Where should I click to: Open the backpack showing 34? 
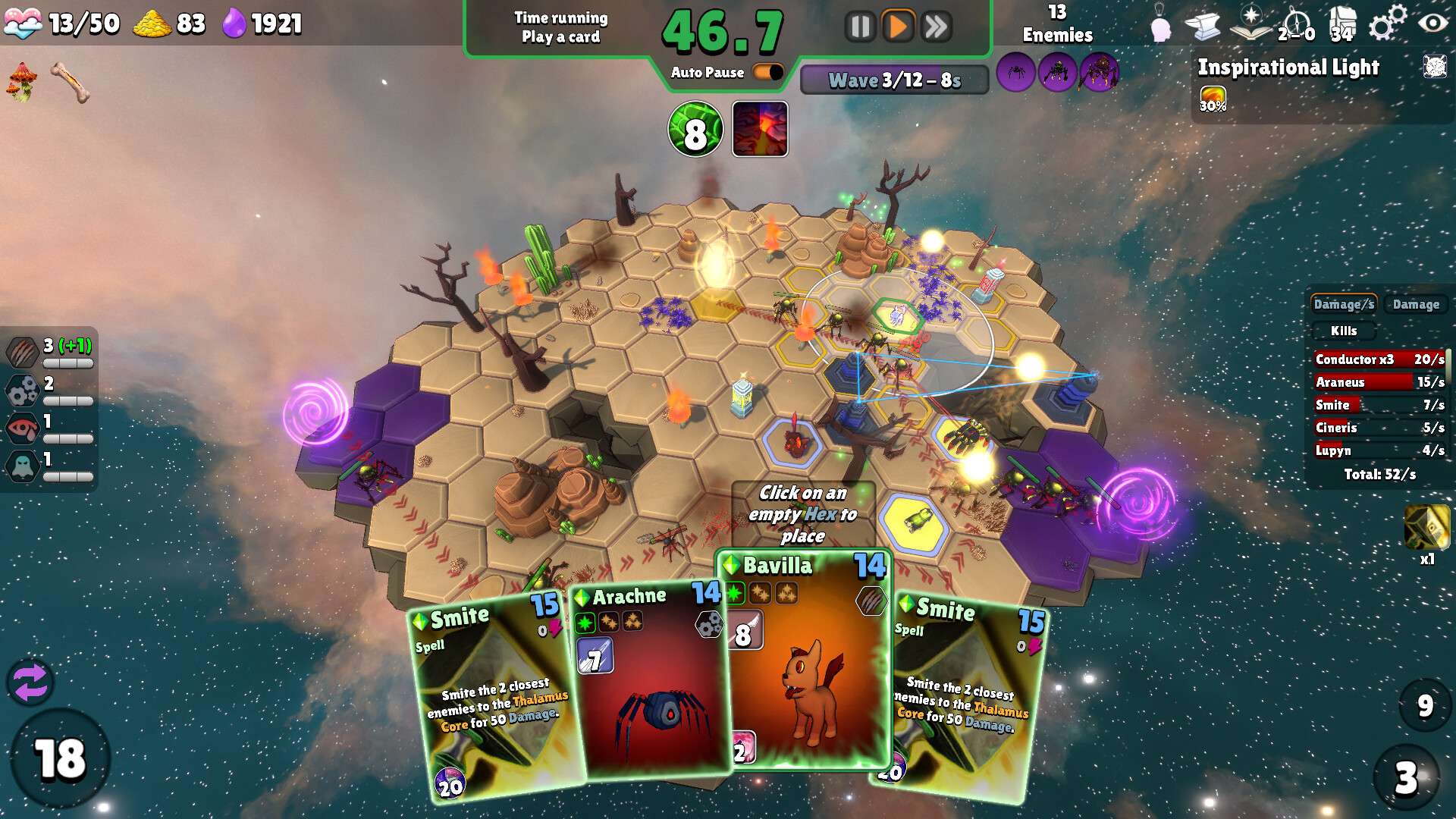[1341, 24]
